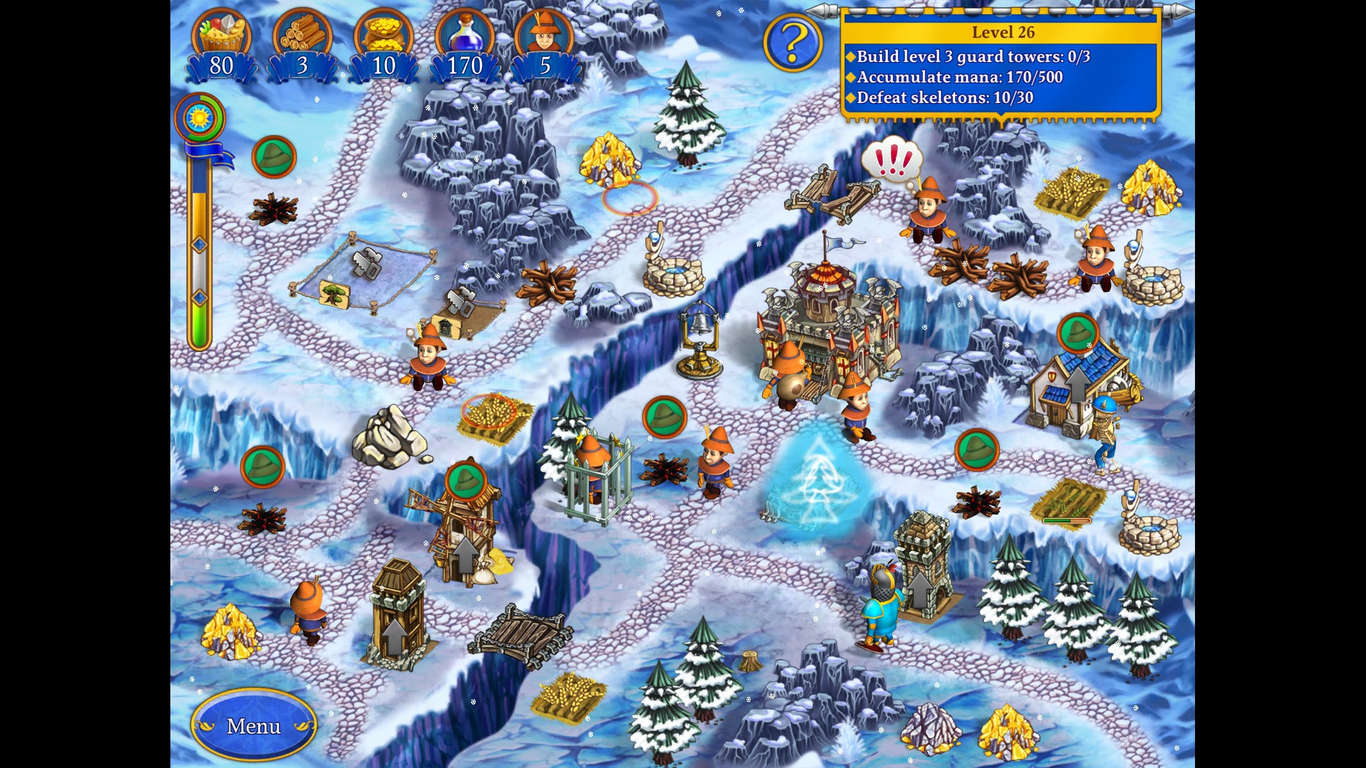Open the Menu from the bottom corner

click(x=252, y=727)
